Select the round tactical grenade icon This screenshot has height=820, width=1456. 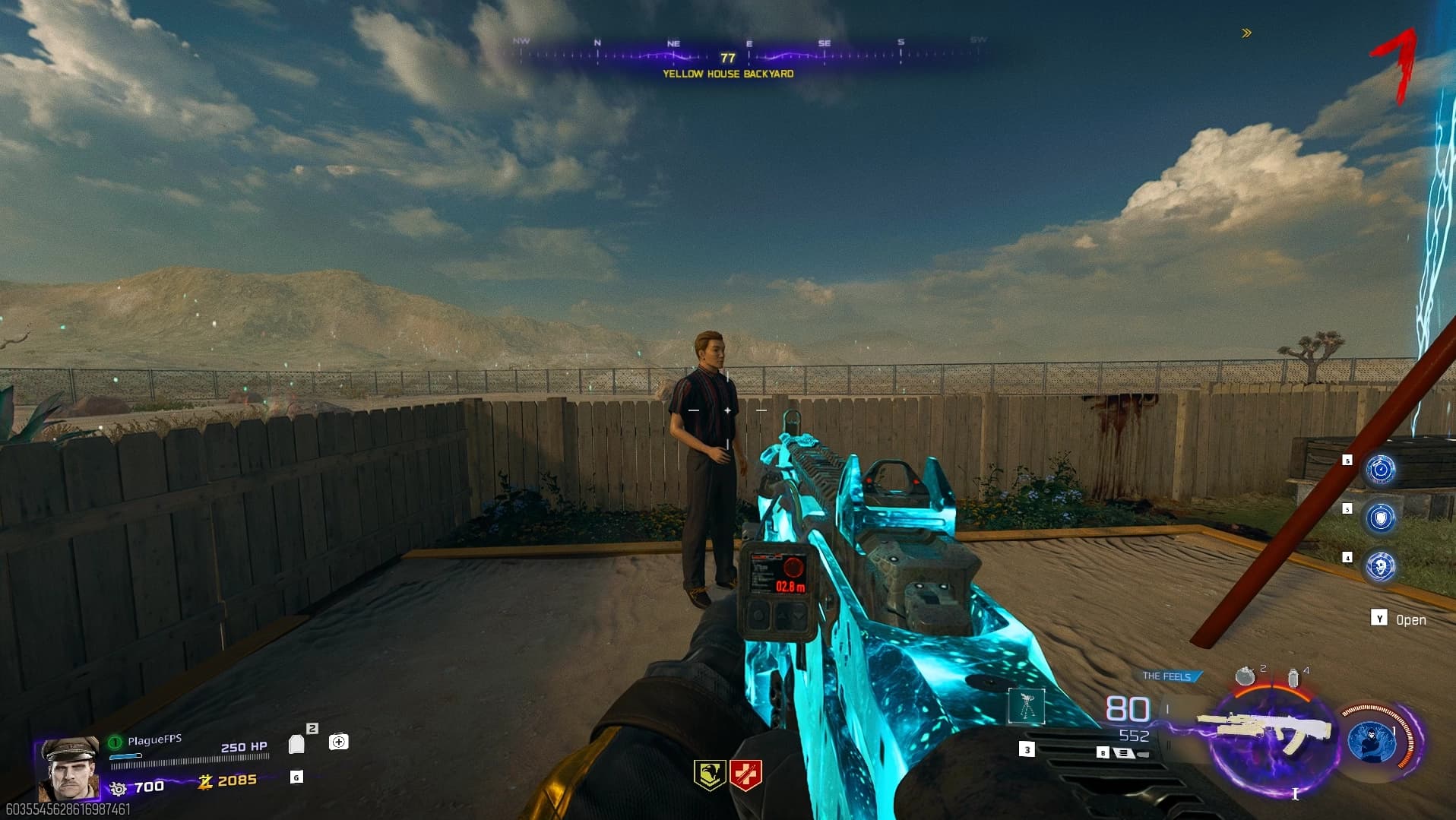click(1245, 676)
